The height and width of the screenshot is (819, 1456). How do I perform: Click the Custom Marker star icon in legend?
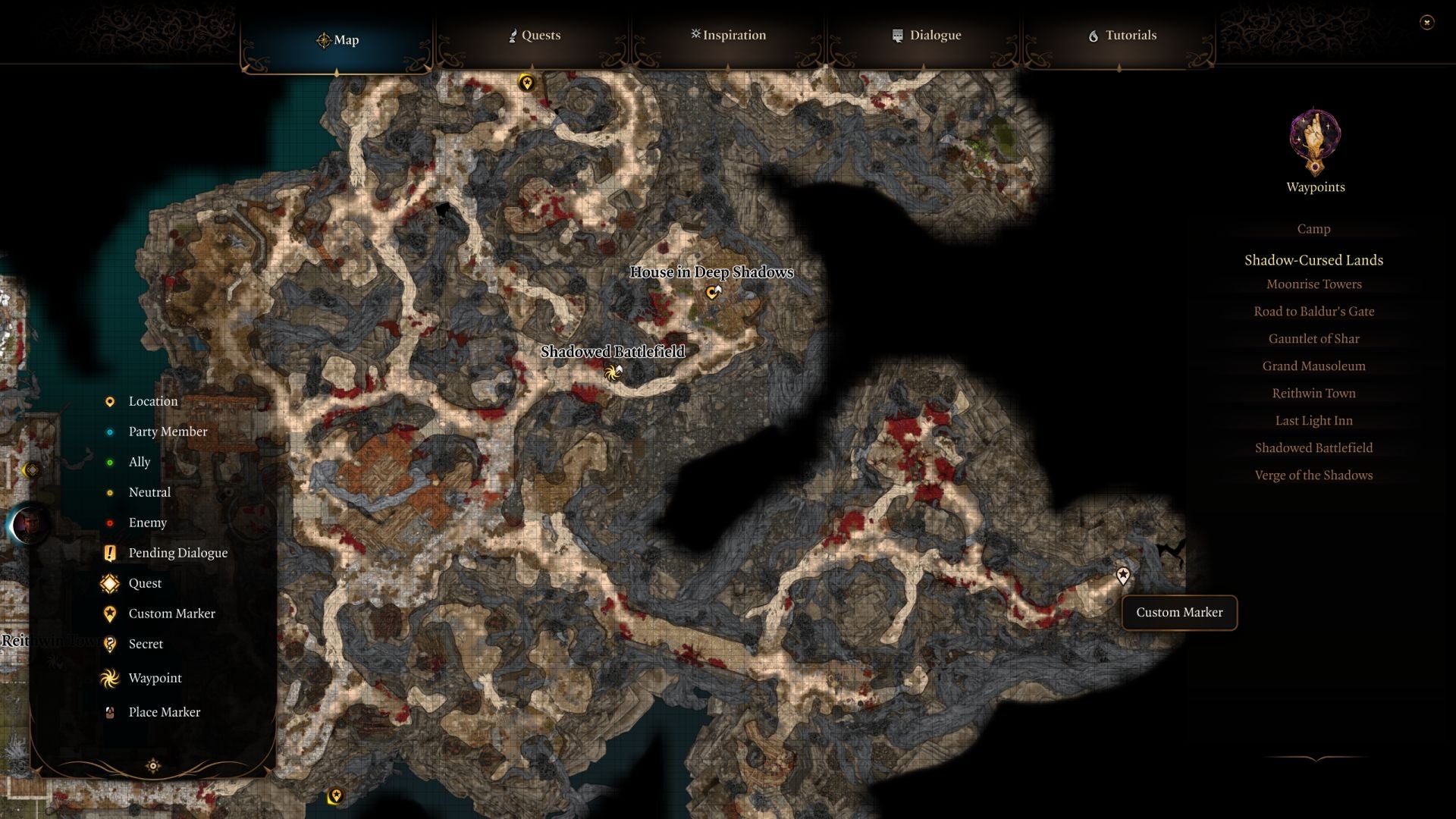(x=109, y=613)
